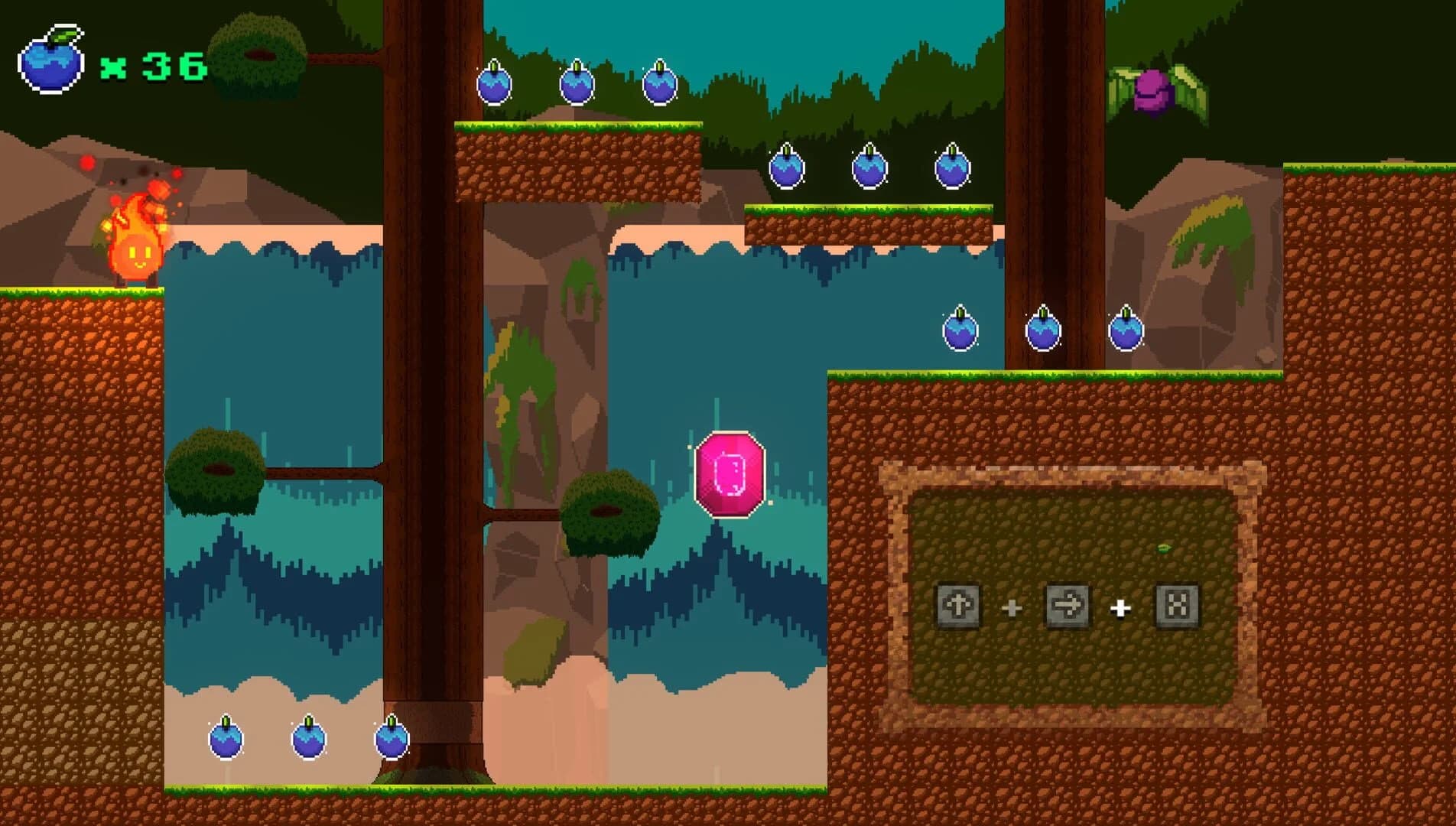Click the second plus symbol on the sign
Viewport: 1456px width, 826px height.
[1121, 607]
